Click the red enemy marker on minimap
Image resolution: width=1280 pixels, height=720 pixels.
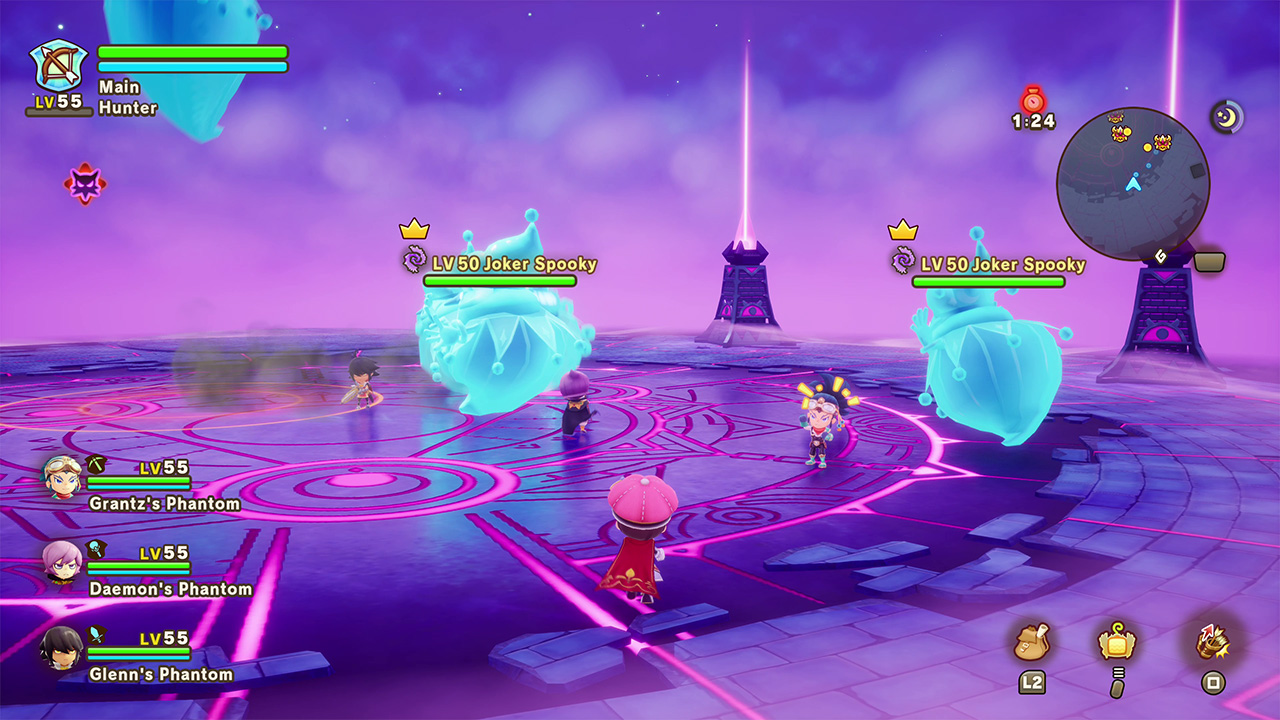tap(1163, 142)
